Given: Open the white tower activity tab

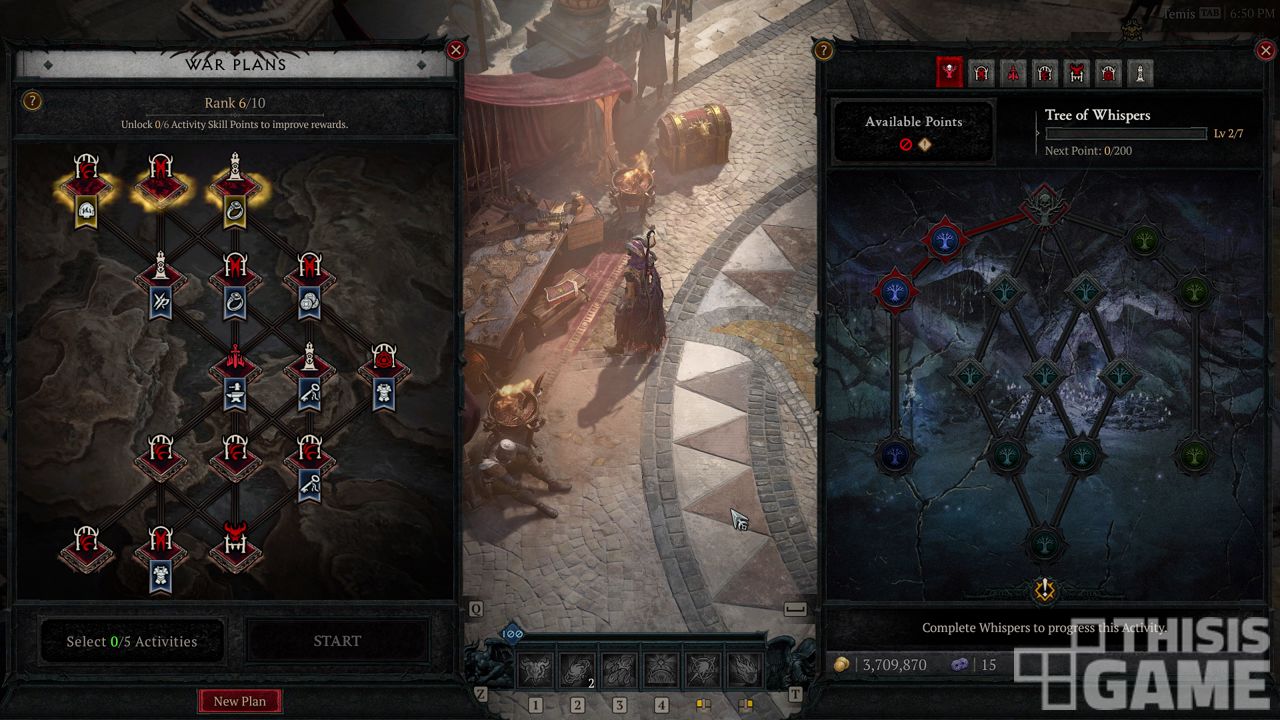Looking at the screenshot, I should (1139, 72).
